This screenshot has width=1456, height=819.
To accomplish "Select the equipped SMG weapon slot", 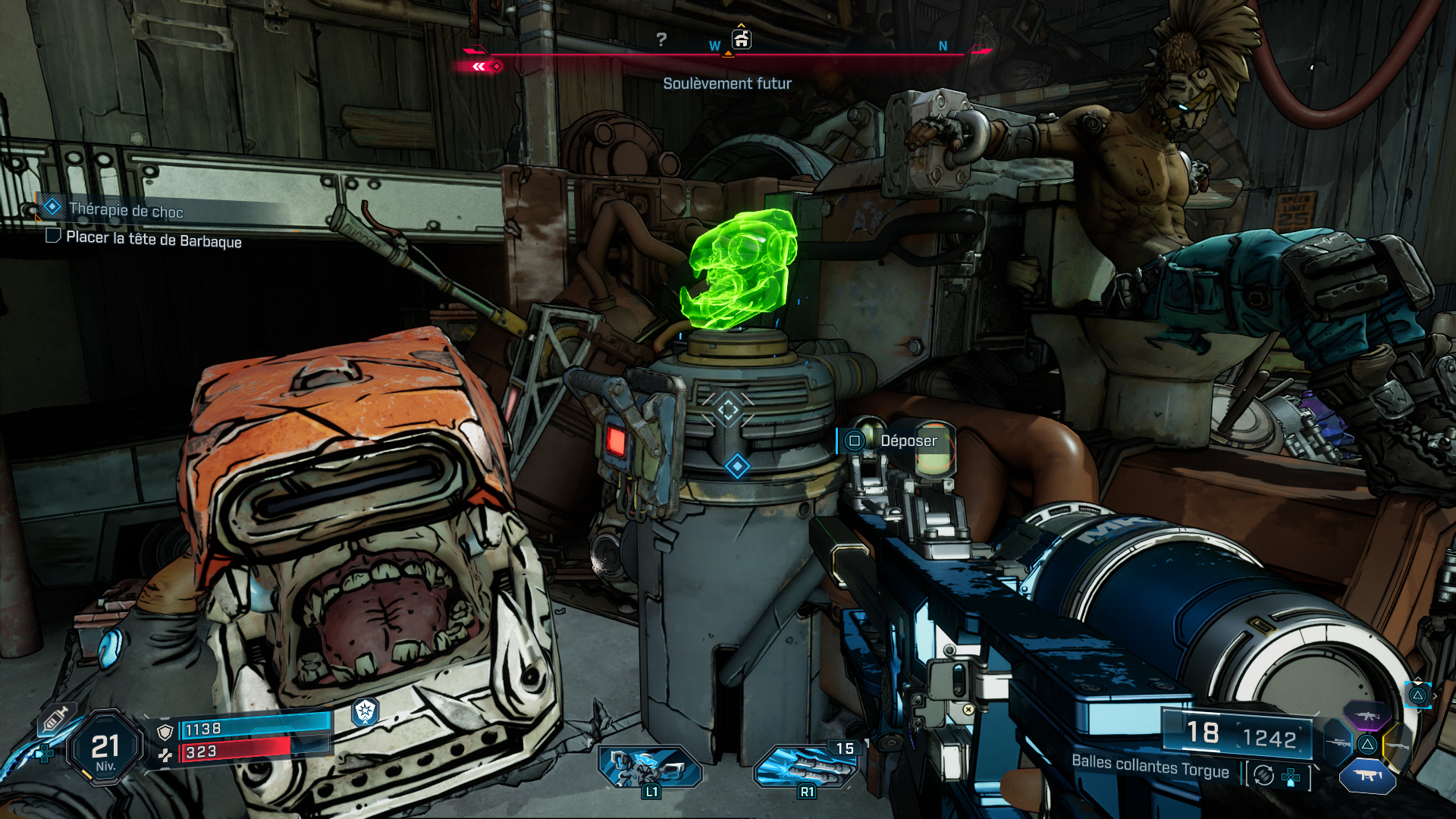I will pyautogui.click(x=1367, y=776).
